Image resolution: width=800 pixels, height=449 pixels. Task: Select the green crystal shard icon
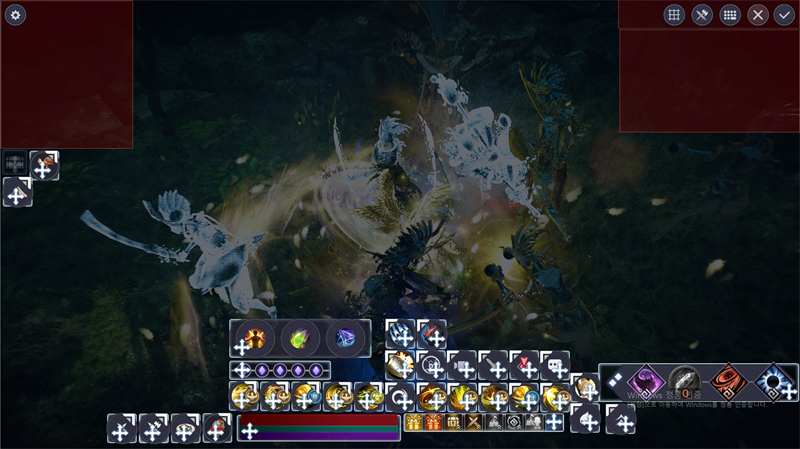pyautogui.click(x=299, y=338)
